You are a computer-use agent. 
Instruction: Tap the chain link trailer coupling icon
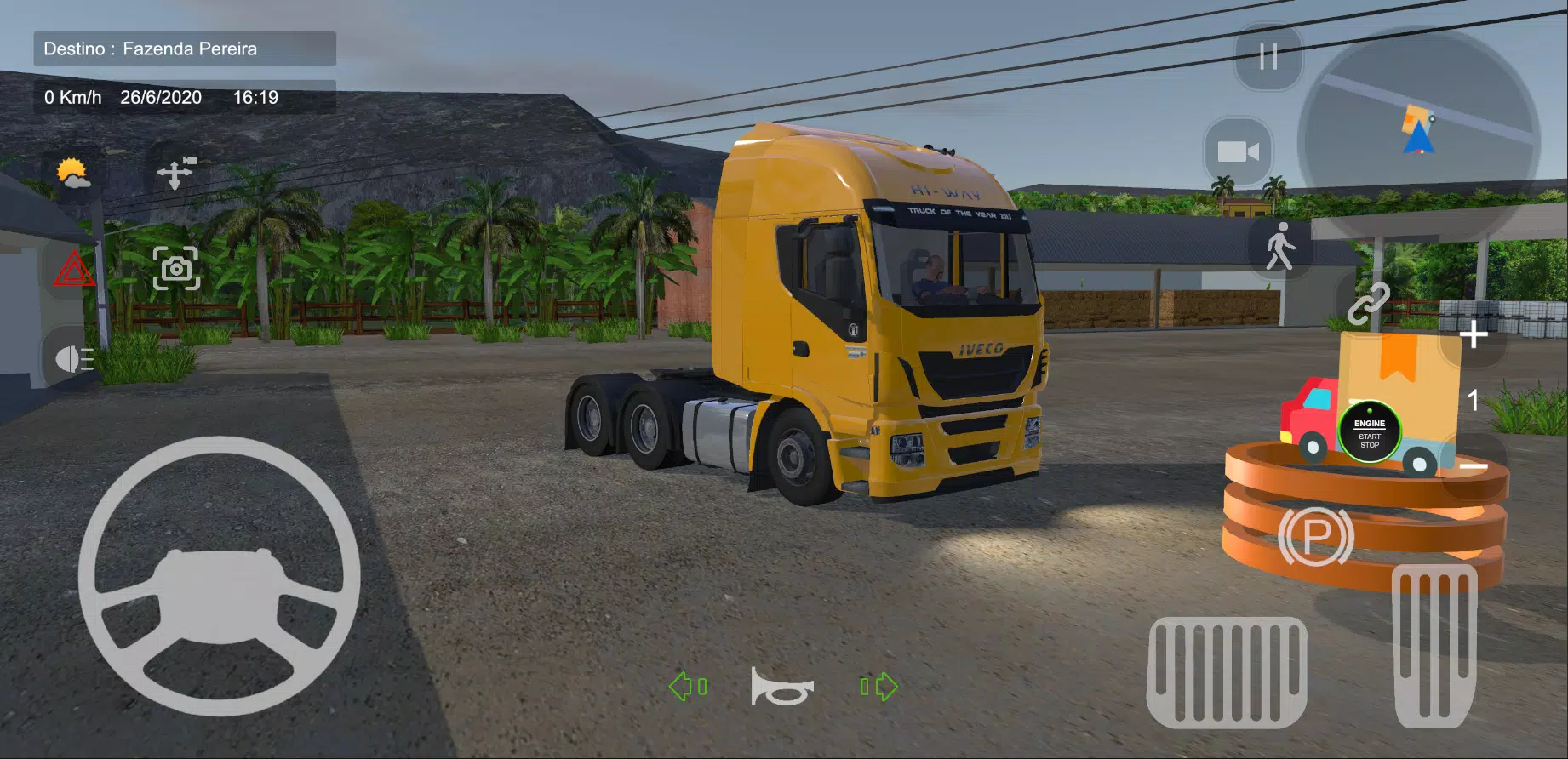(1368, 304)
